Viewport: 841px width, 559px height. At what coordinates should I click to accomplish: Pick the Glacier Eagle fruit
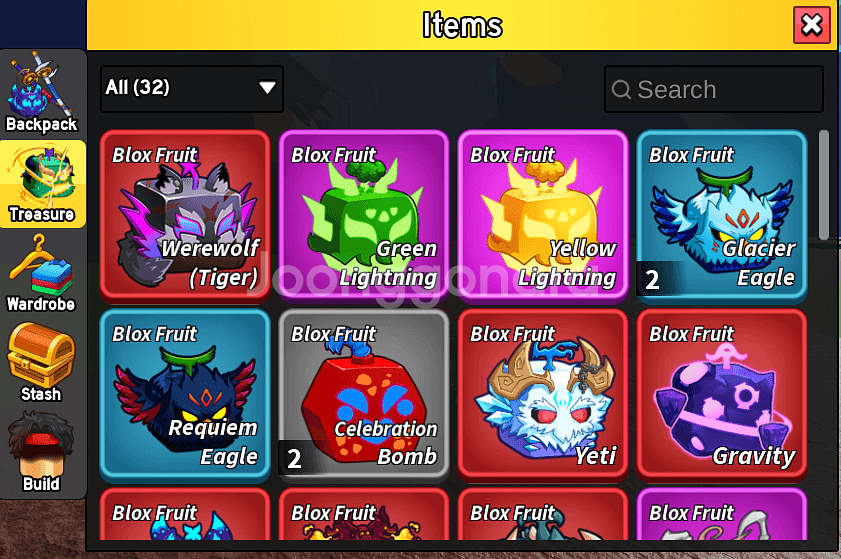[722, 214]
